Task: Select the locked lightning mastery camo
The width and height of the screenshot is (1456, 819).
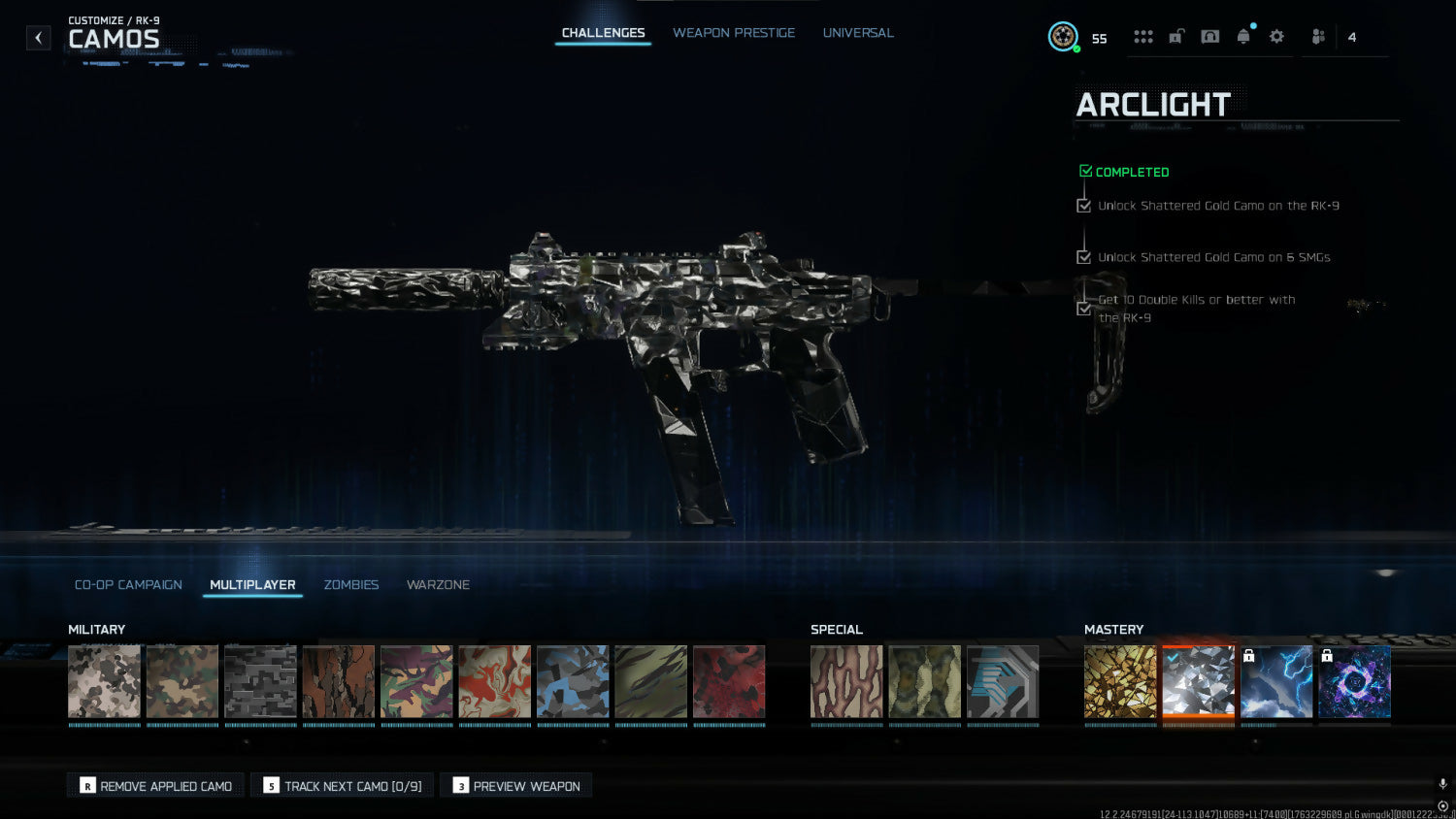Action: click(1276, 681)
